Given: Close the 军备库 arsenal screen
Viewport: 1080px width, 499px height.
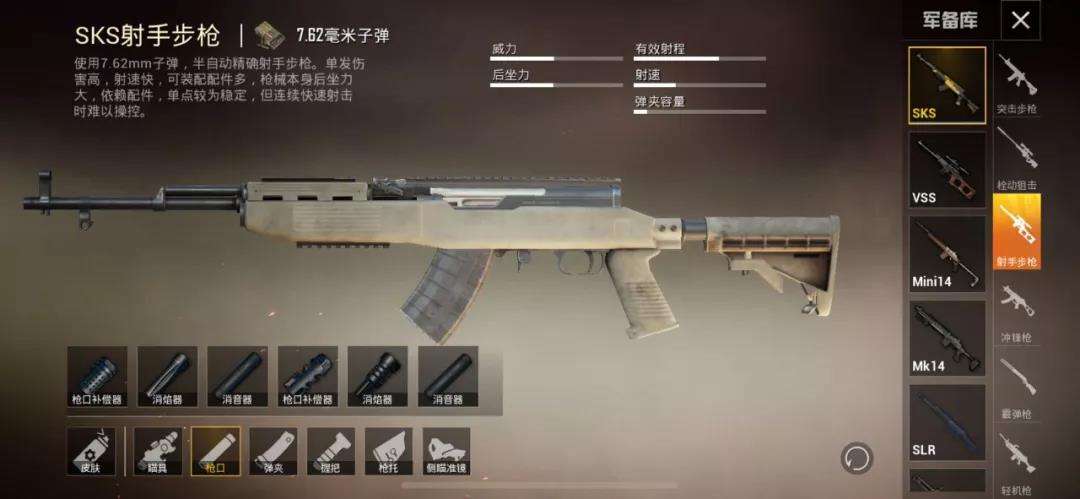Looking at the screenshot, I should pyautogui.click(x=1020, y=20).
